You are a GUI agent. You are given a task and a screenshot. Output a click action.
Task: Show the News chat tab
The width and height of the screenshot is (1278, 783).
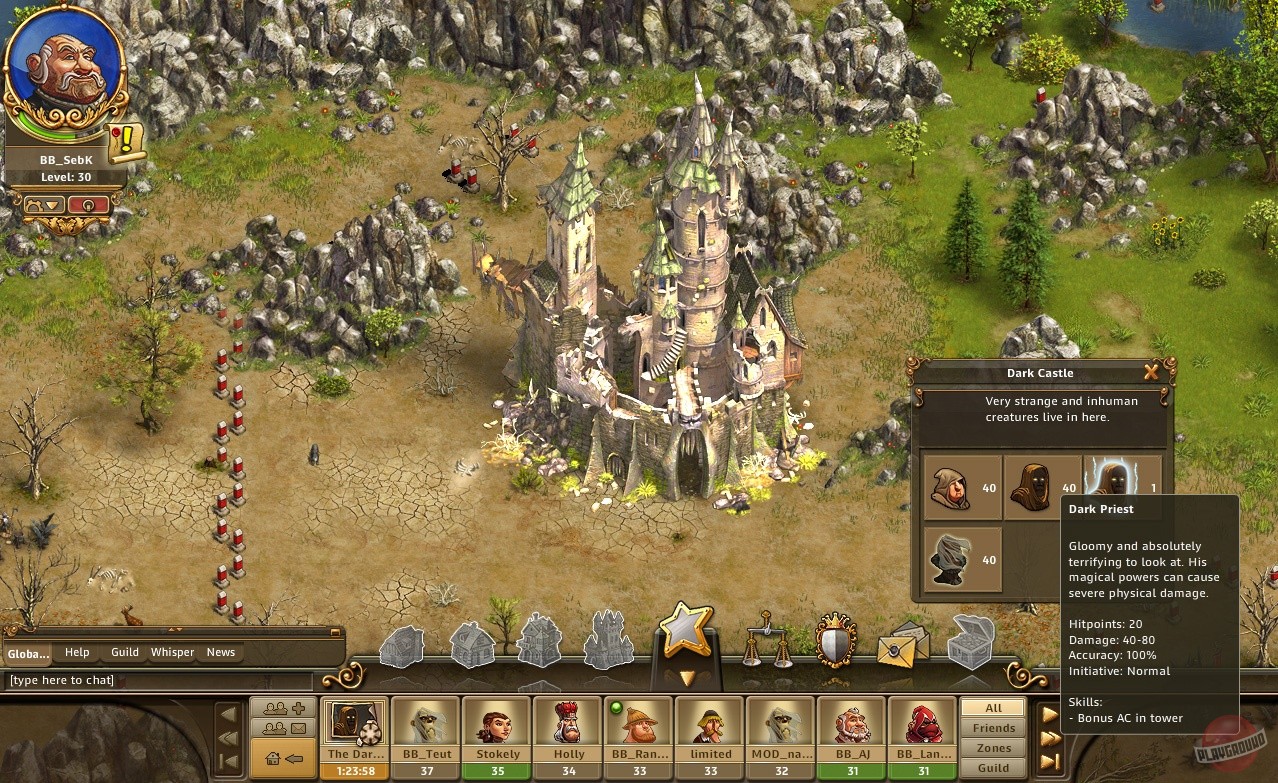point(221,652)
